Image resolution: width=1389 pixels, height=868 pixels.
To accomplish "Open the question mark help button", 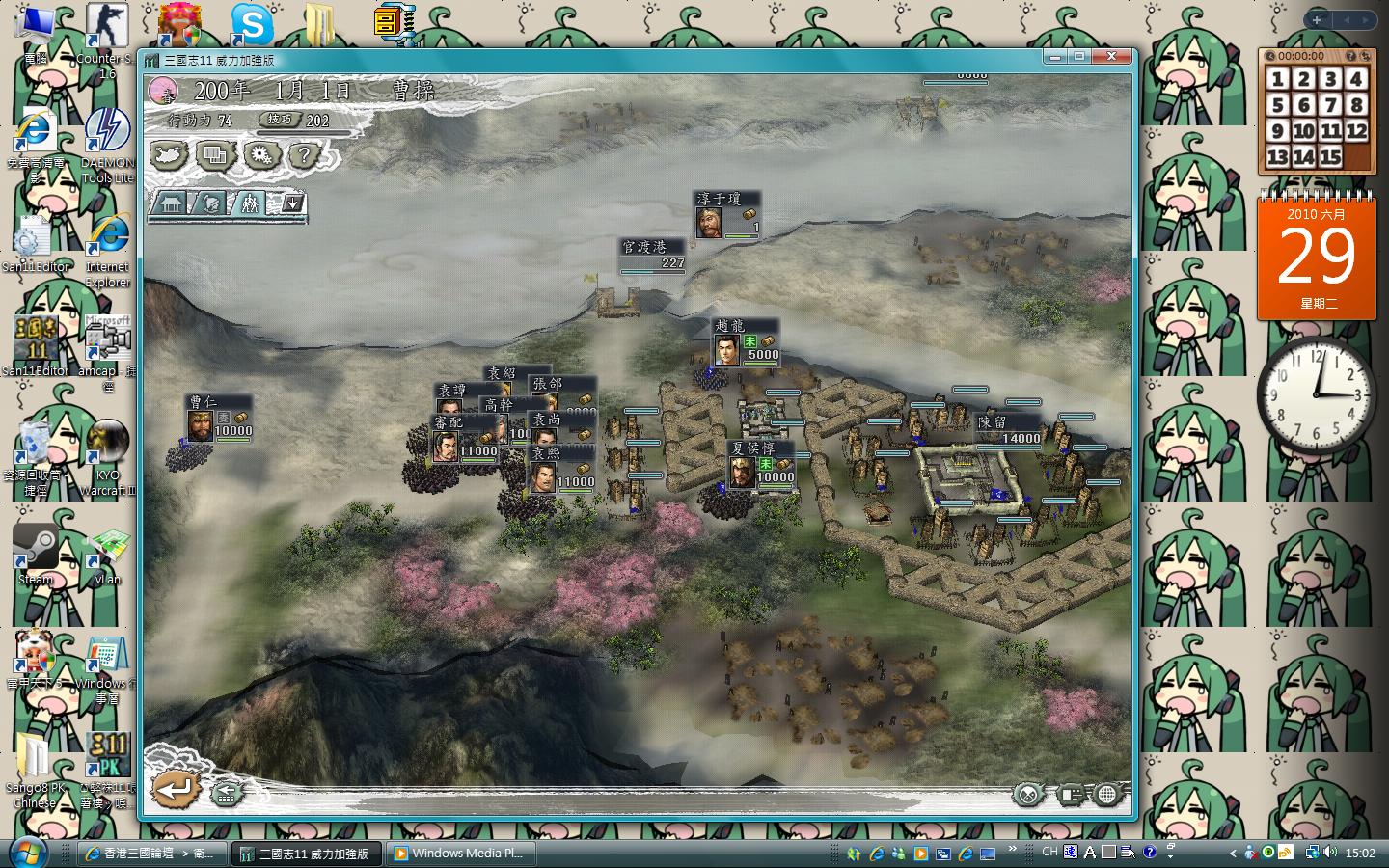I will [x=305, y=154].
